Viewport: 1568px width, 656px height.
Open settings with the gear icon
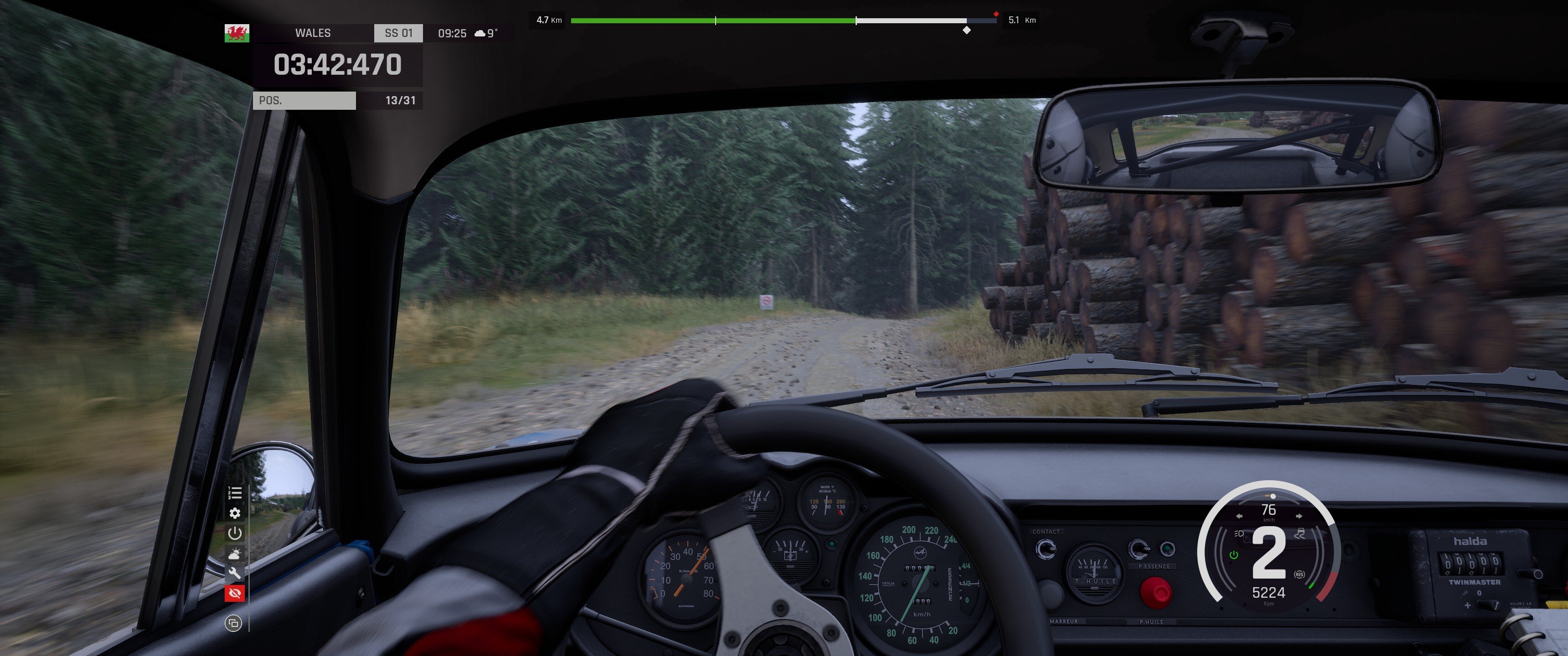[x=235, y=513]
